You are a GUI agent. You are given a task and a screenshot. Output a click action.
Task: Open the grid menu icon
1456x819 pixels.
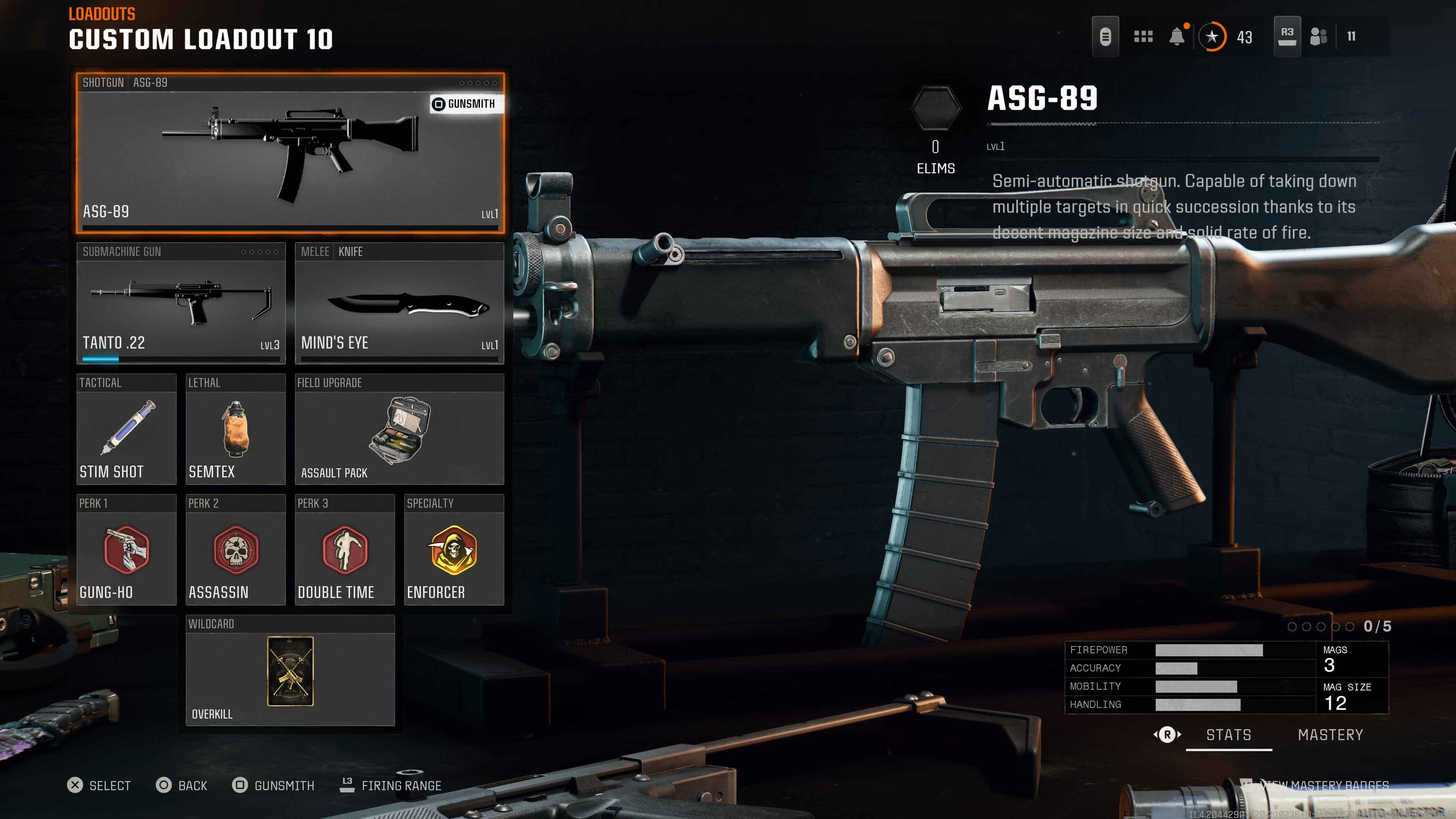click(1143, 37)
